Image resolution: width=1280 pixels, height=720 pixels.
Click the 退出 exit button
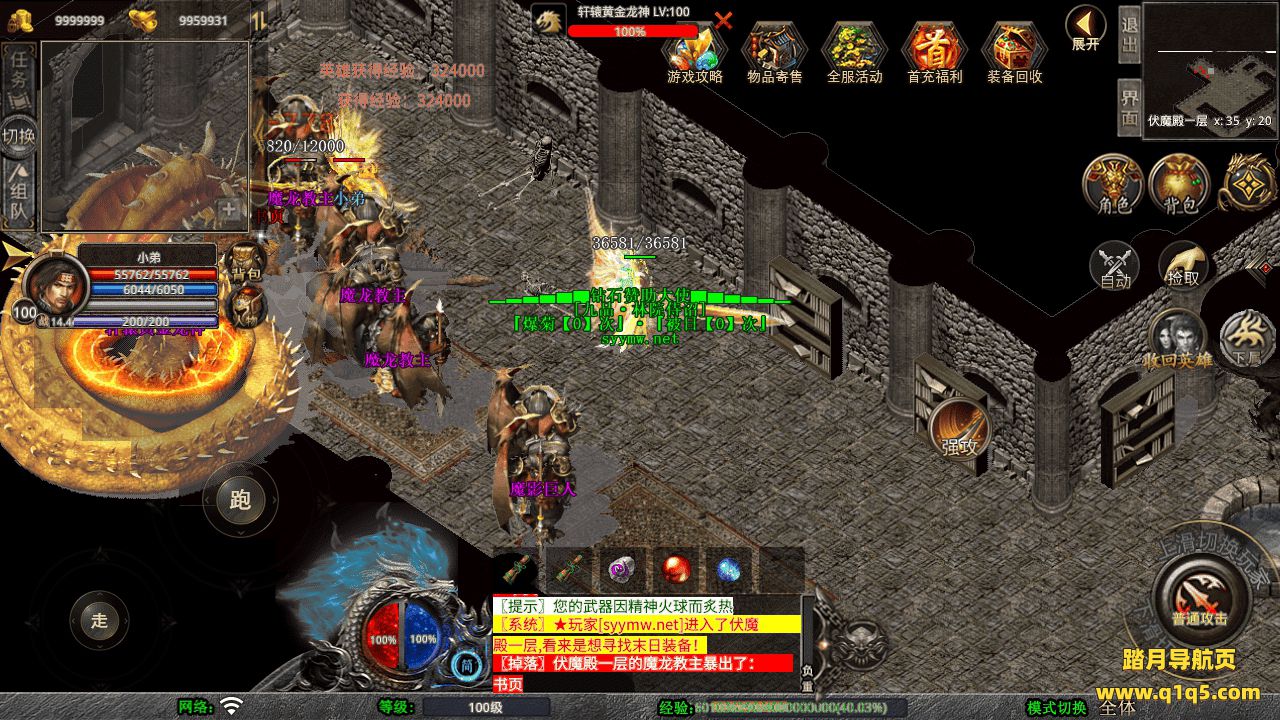pyautogui.click(x=1129, y=36)
